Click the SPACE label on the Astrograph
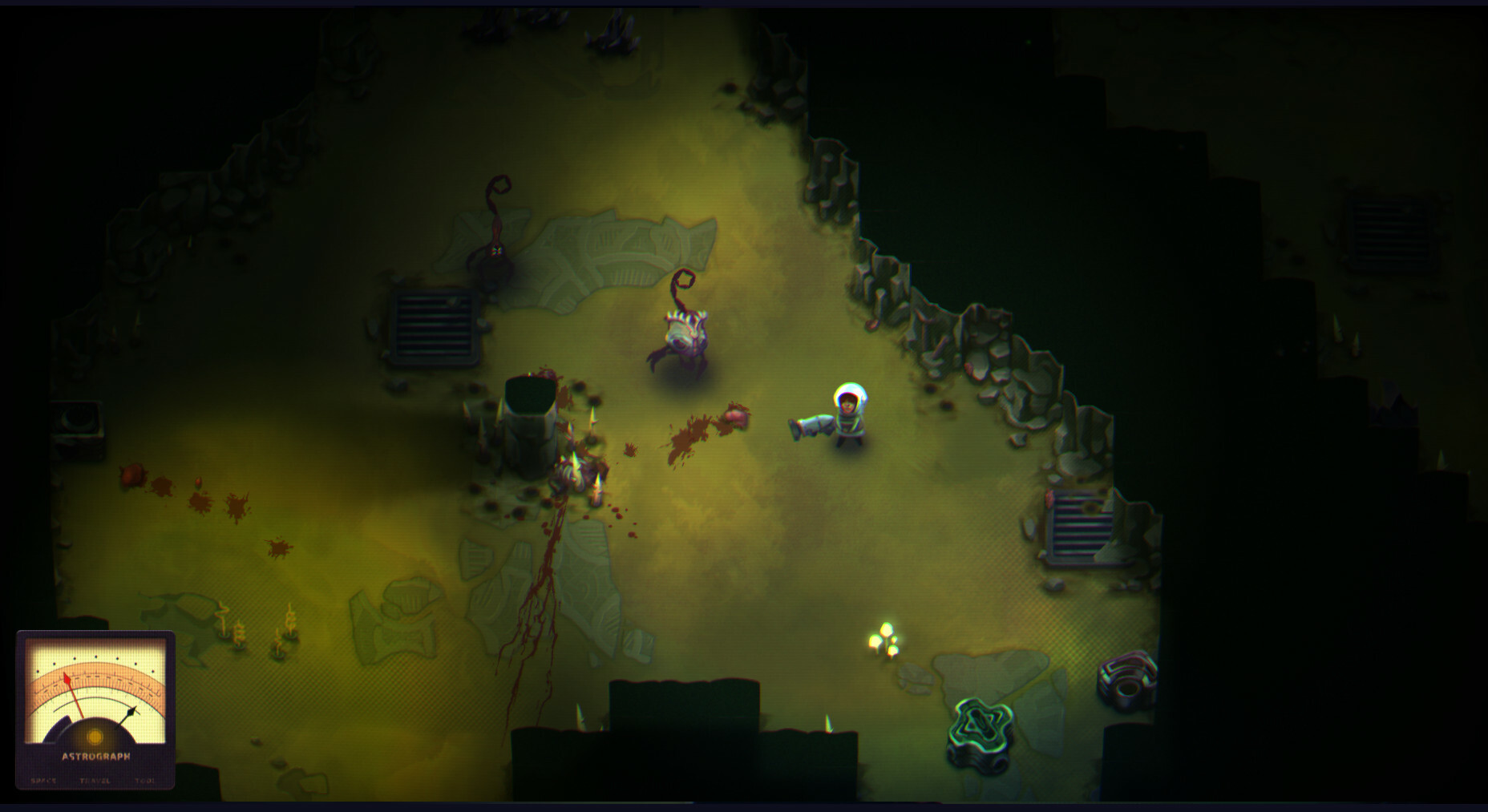The image size is (1488, 812). click(x=43, y=780)
